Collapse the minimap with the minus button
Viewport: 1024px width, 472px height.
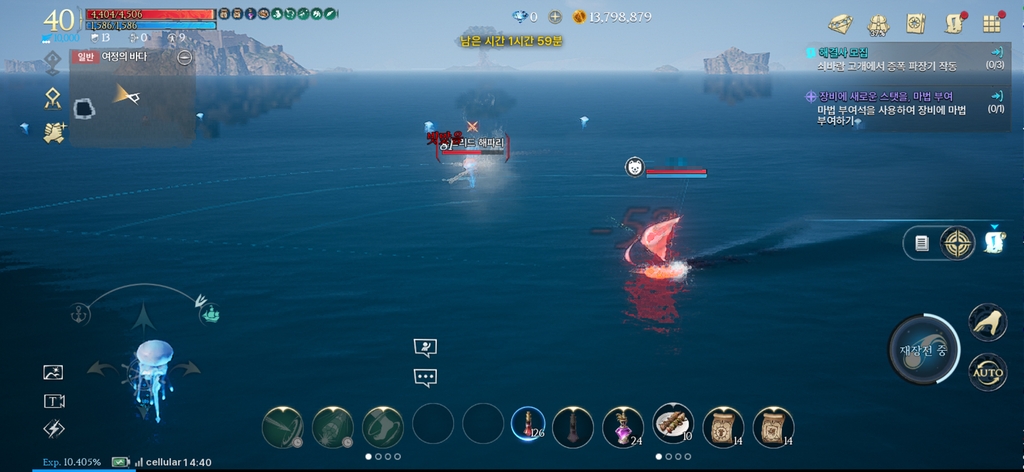tap(184, 57)
